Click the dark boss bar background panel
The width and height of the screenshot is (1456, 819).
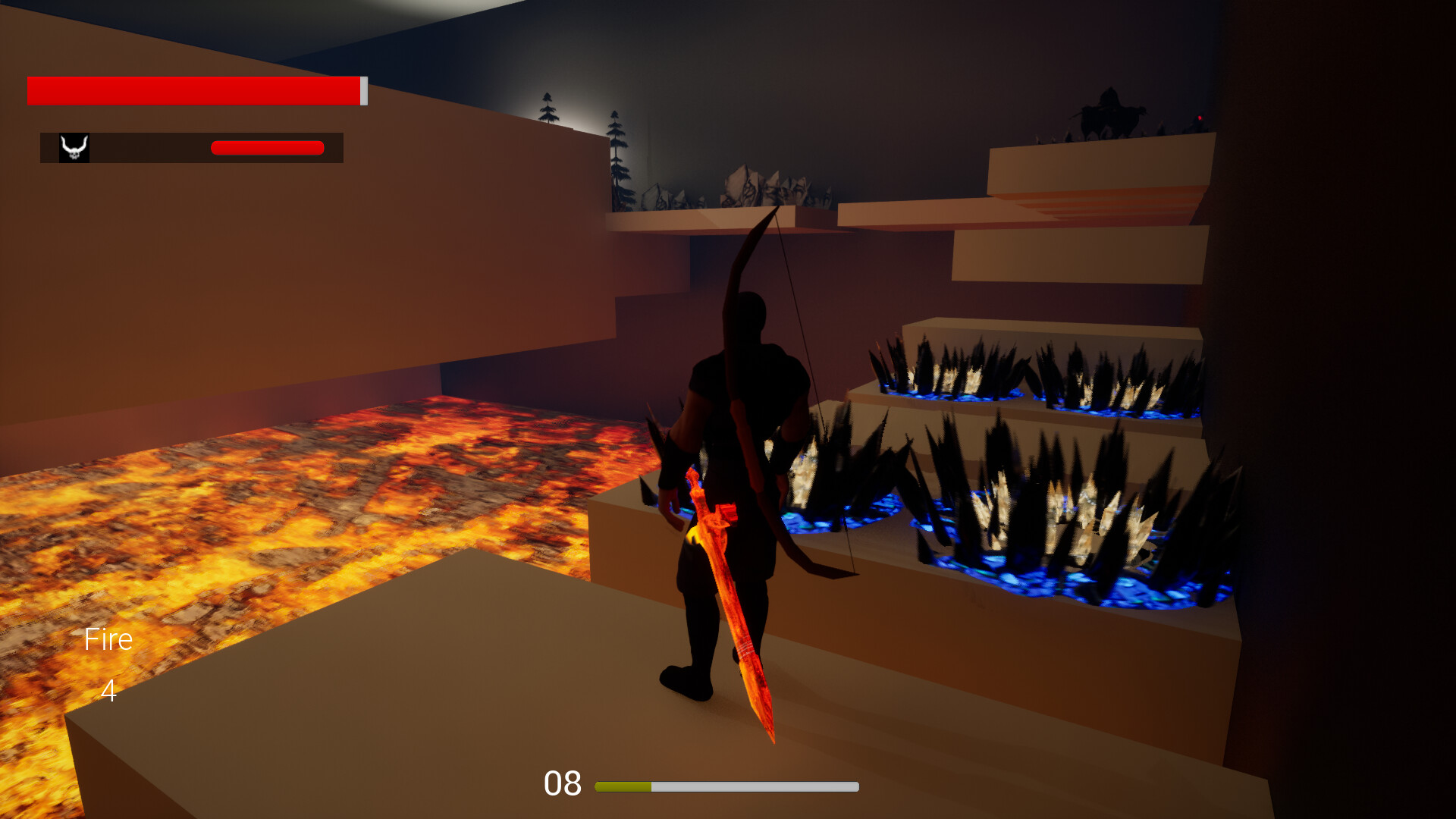click(x=152, y=147)
